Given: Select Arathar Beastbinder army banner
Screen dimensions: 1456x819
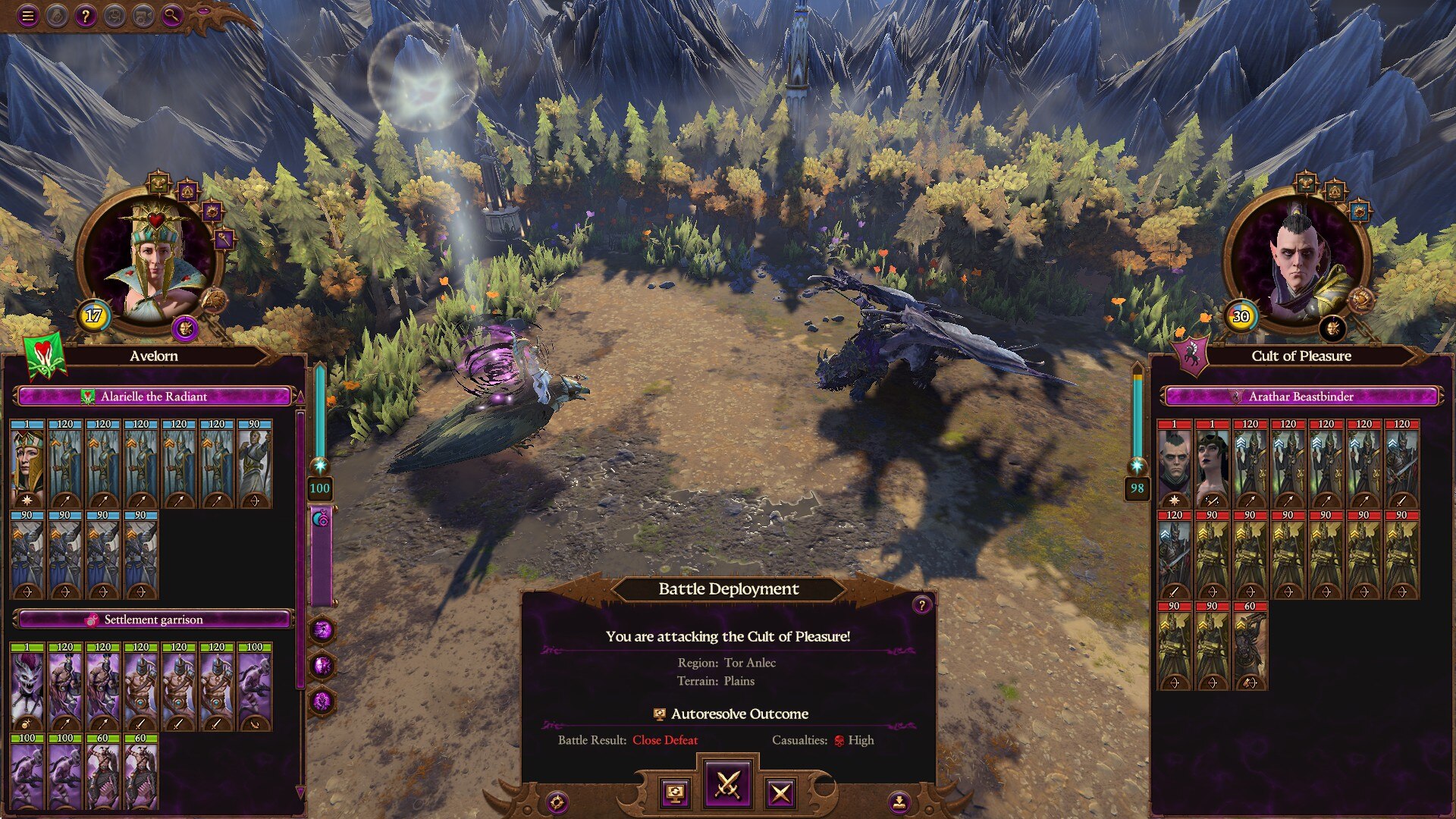Looking at the screenshot, I should click(1301, 397).
